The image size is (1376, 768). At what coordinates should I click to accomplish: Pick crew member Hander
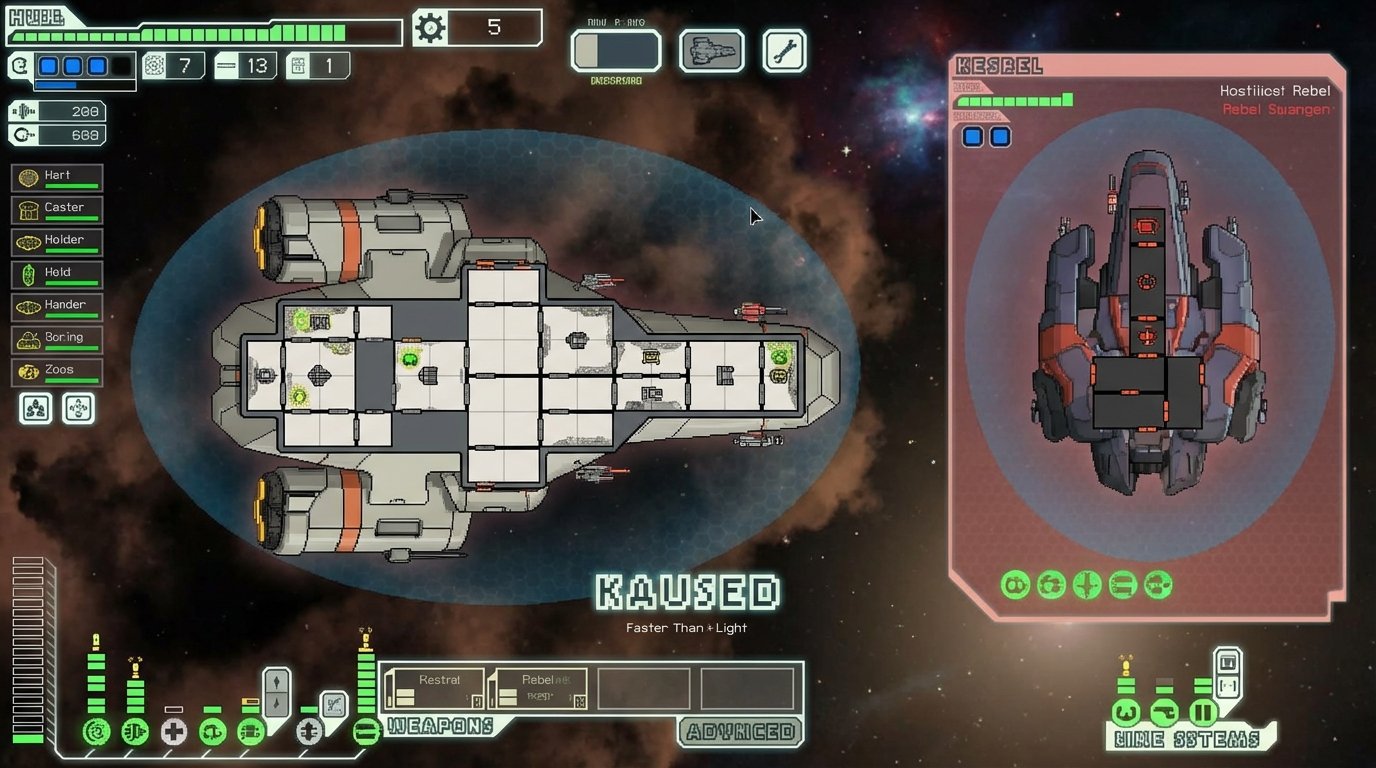point(57,306)
